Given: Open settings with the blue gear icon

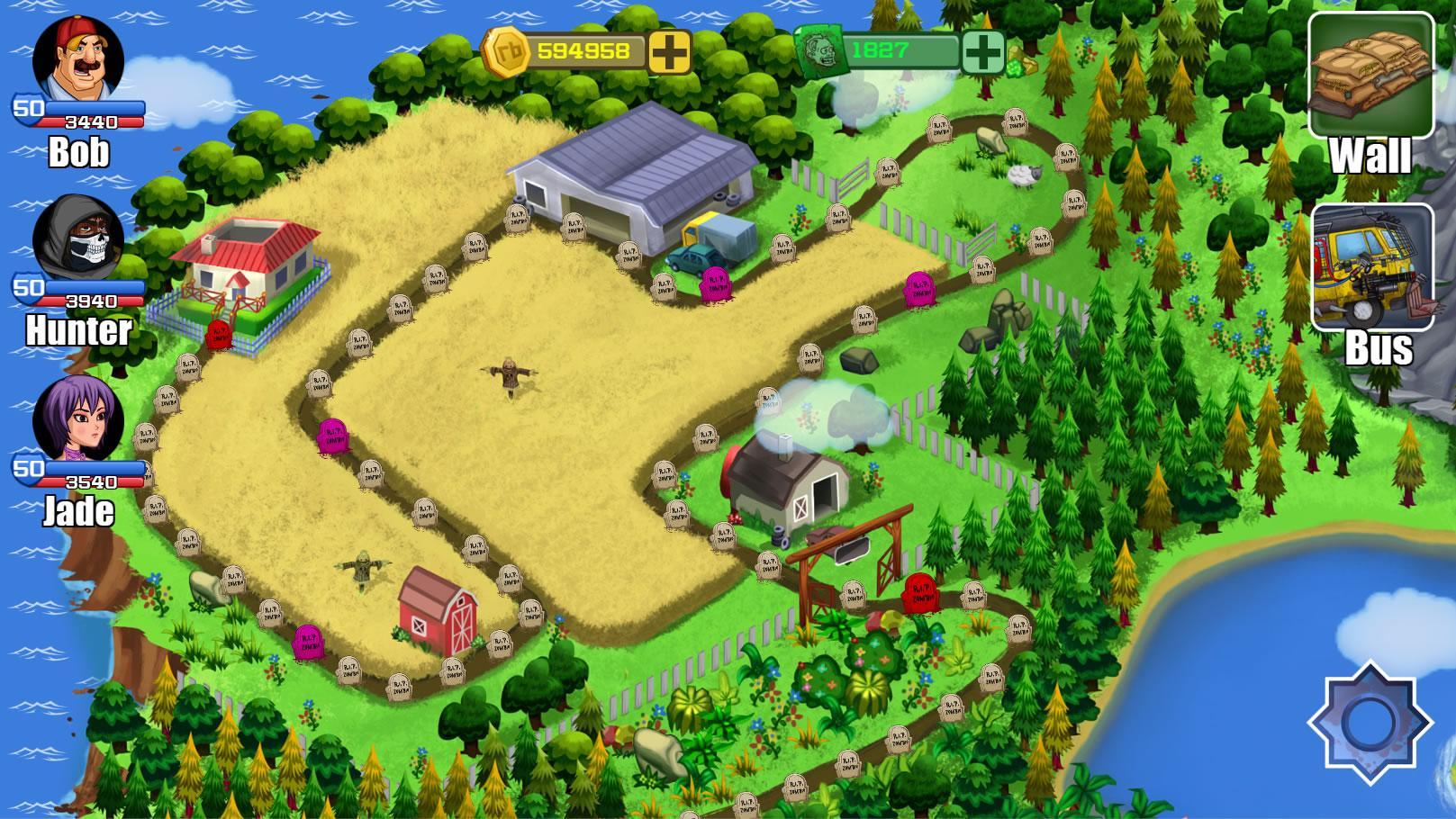Looking at the screenshot, I should coord(1370,723).
